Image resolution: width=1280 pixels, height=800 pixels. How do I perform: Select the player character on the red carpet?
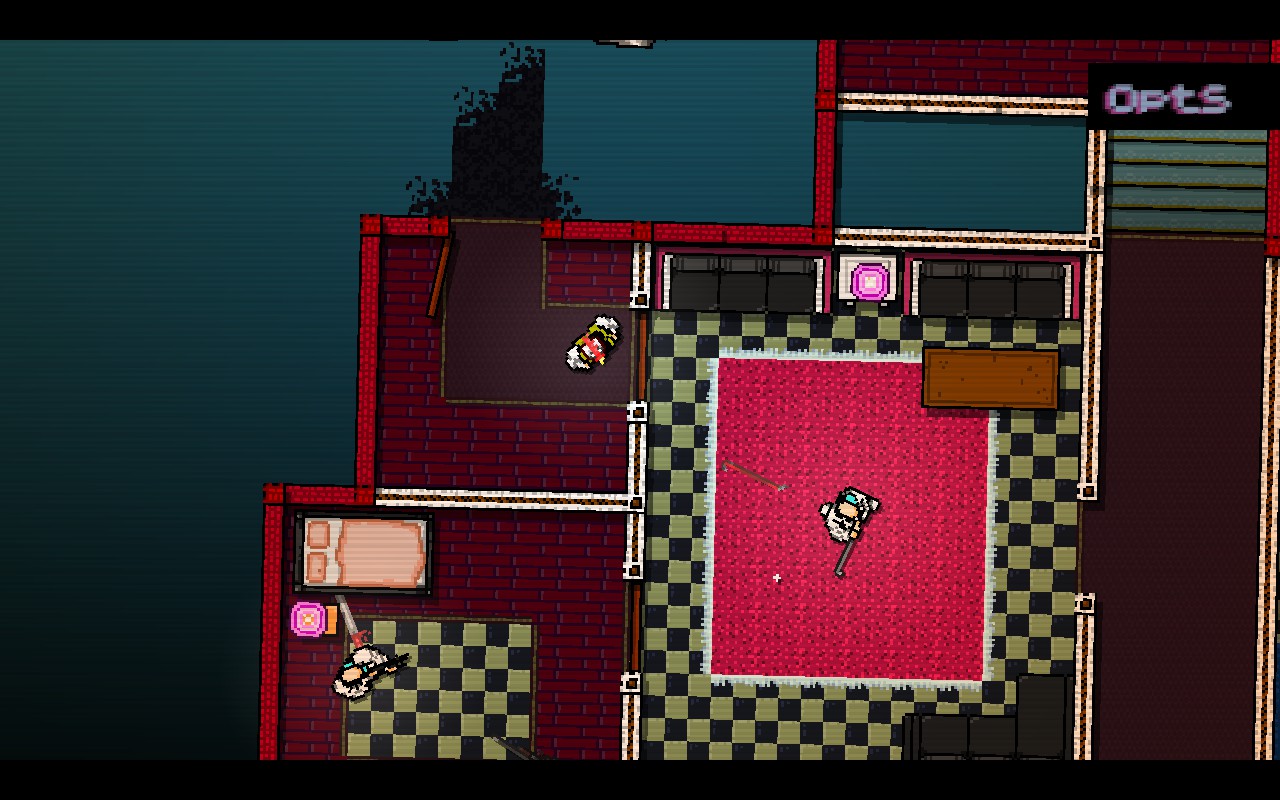click(848, 513)
